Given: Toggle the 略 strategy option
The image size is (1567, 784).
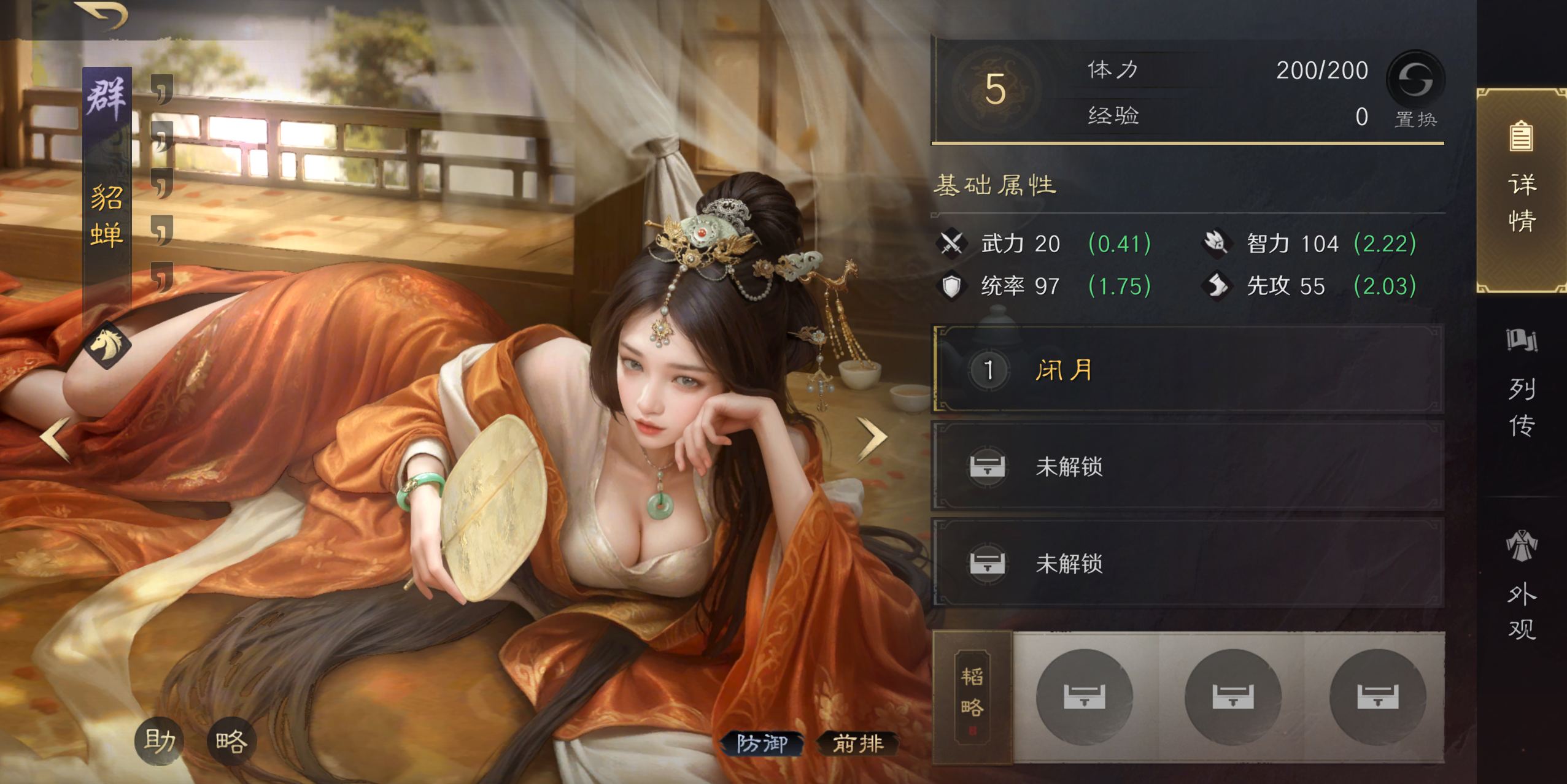Looking at the screenshot, I should pos(233,740).
